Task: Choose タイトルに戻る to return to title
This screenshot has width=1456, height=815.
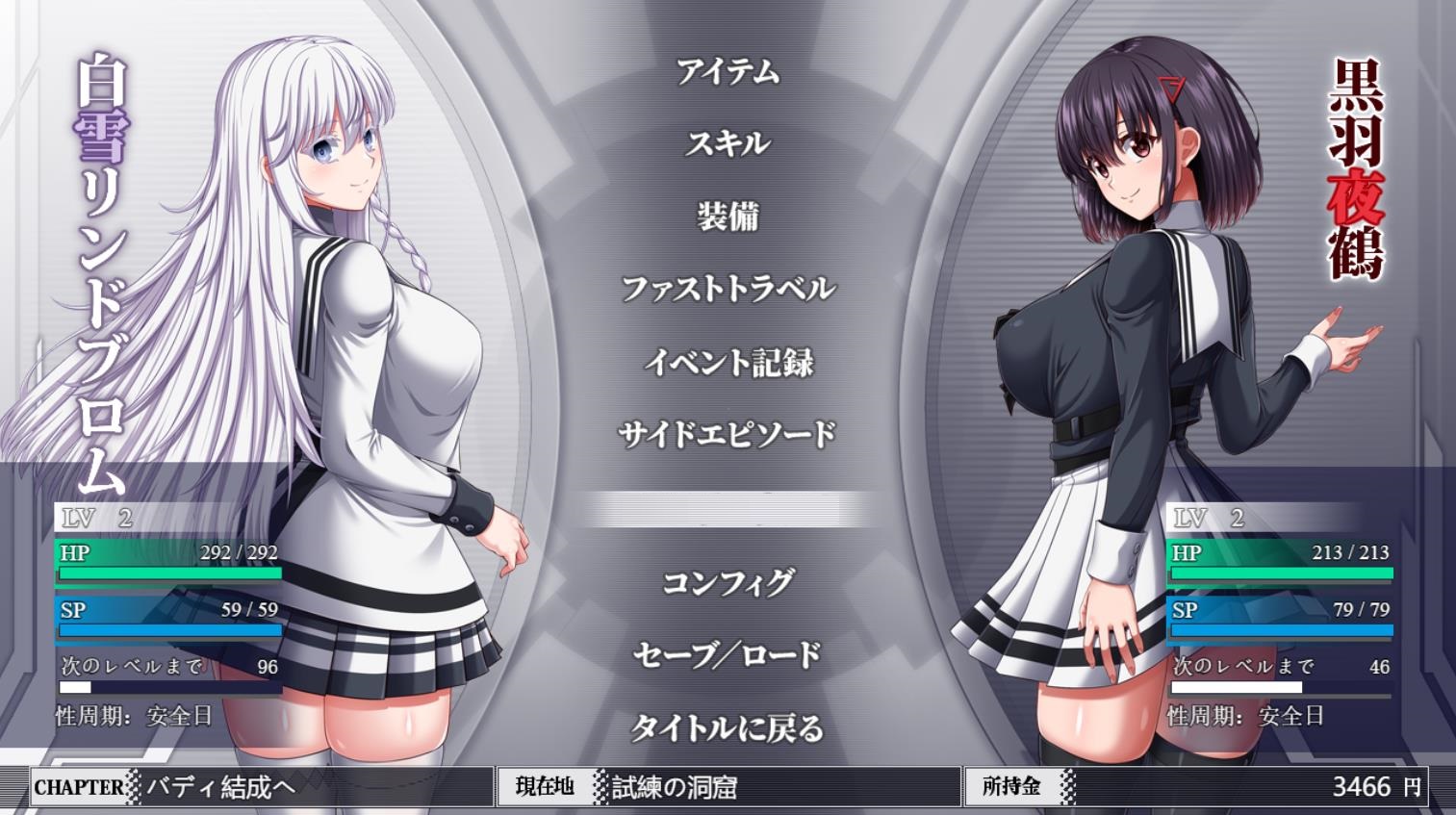Action: [728, 727]
